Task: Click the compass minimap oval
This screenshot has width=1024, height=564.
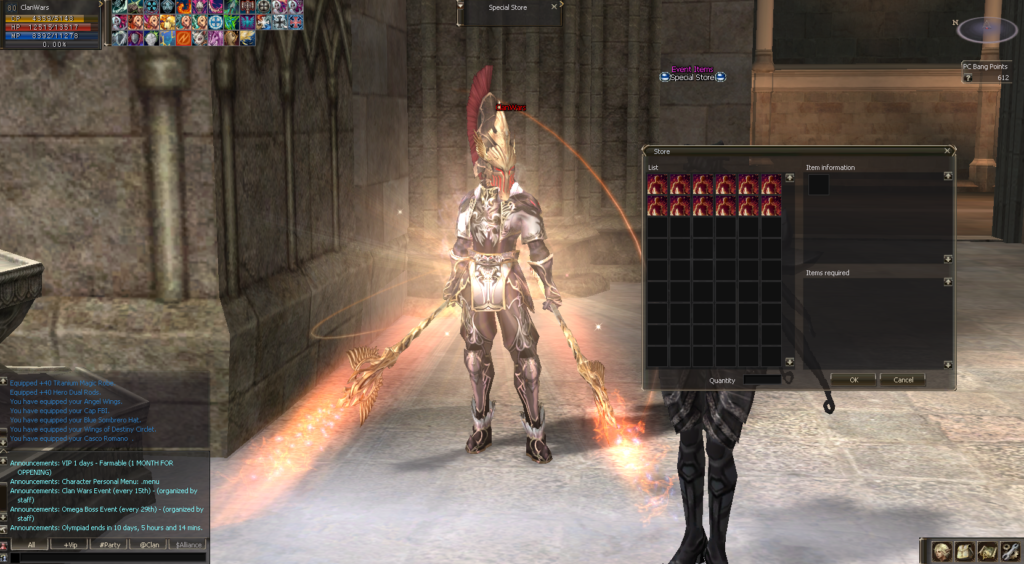Action: (988, 30)
